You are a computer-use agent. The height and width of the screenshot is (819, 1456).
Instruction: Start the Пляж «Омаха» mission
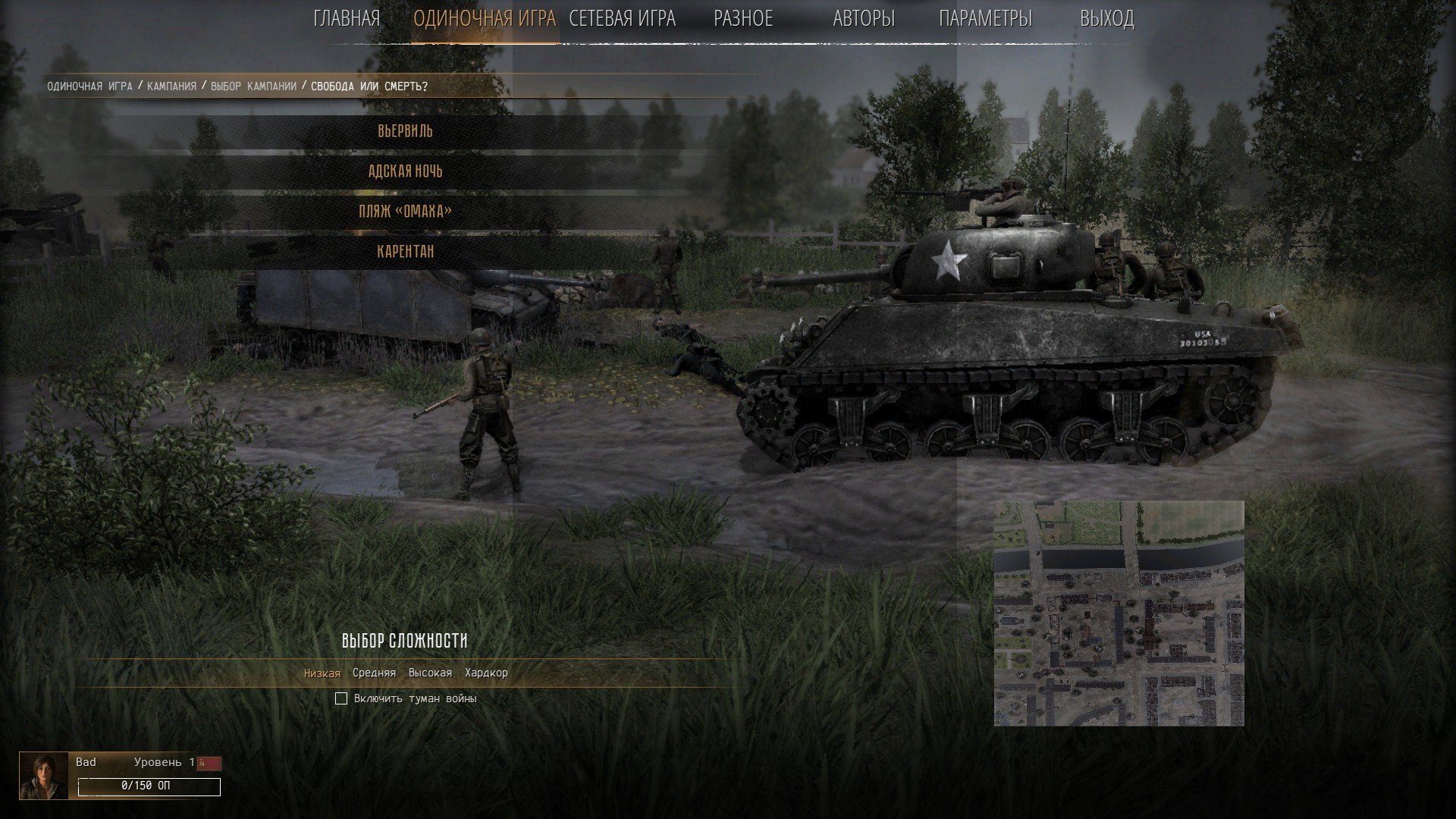pyautogui.click(x=406, y=211)
